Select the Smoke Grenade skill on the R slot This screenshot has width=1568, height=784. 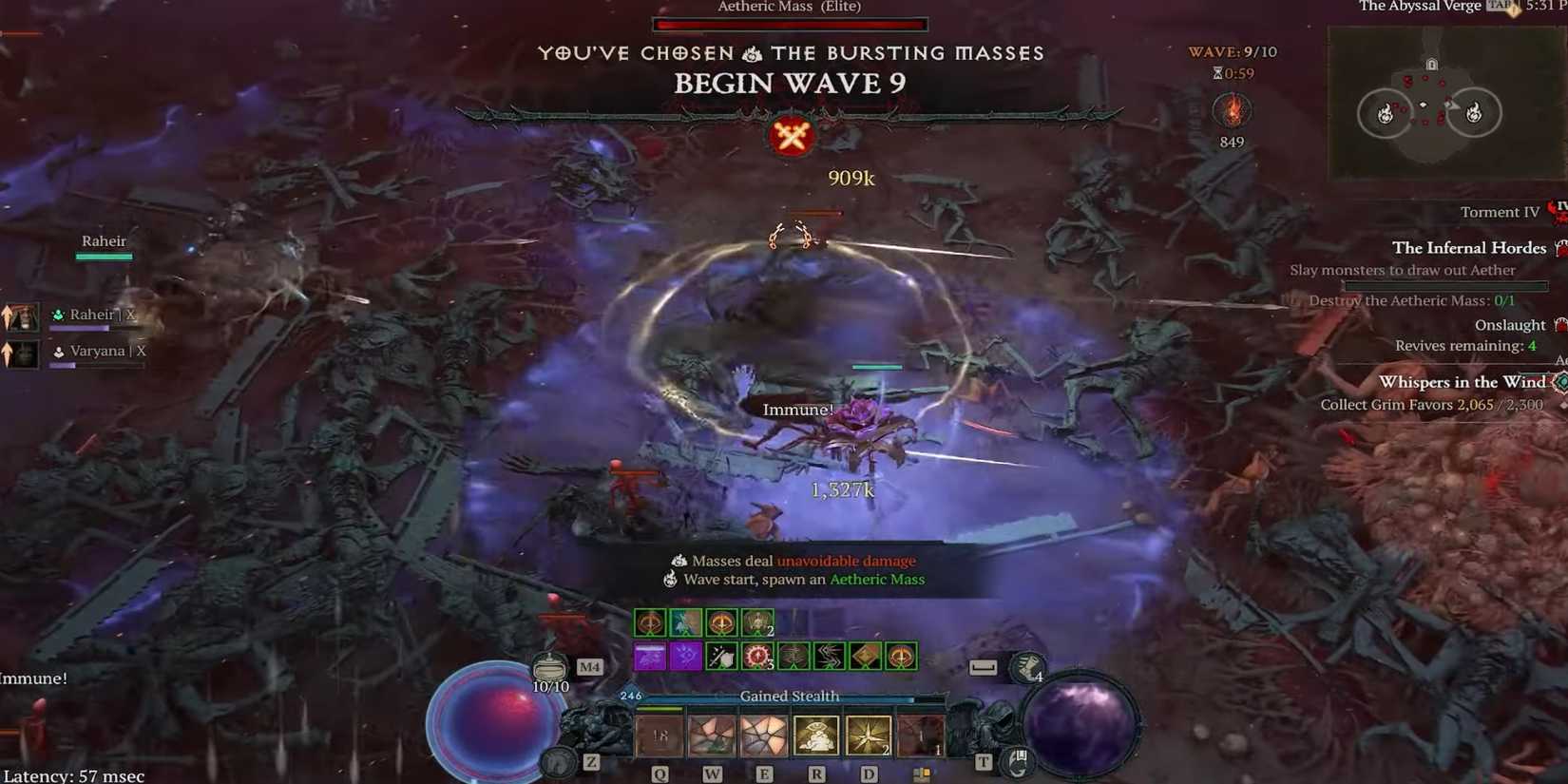coord(816,734)
